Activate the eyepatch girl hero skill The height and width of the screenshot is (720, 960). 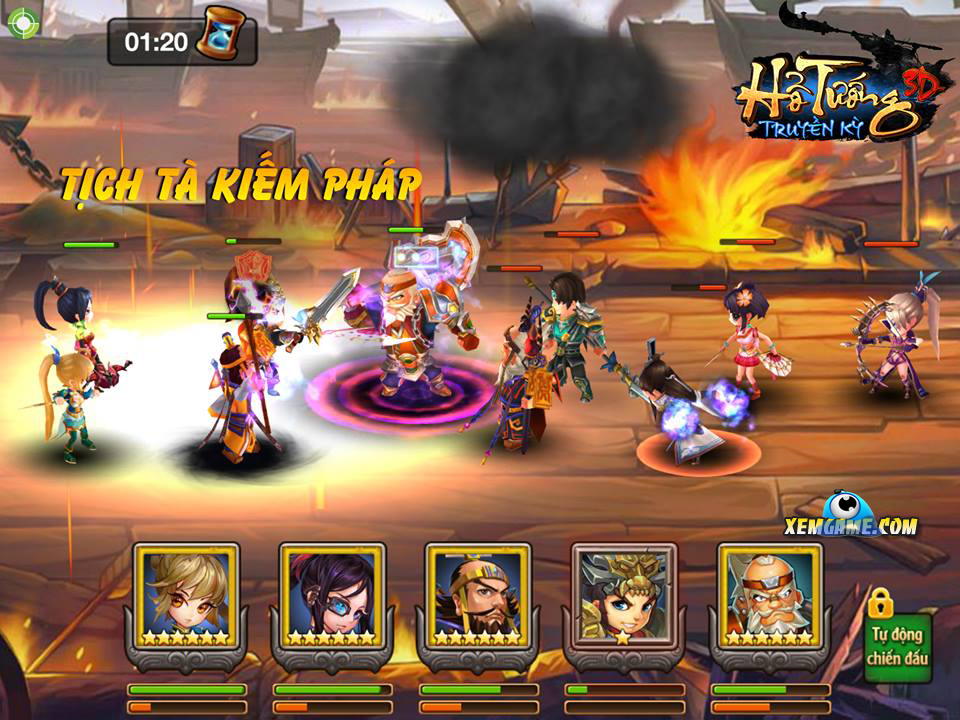pyautogui.click(x=332, y=597)
